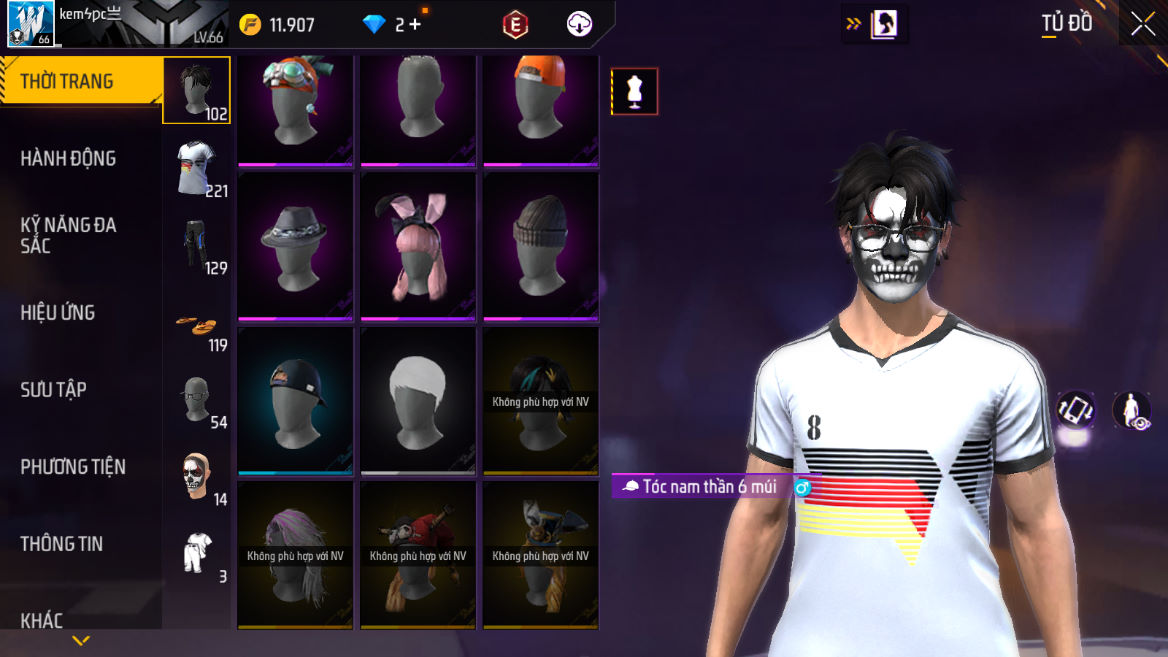The image size is (1168, 657).
Task: Add diamonds with the plus button
Action: click(x=415, y=25)
